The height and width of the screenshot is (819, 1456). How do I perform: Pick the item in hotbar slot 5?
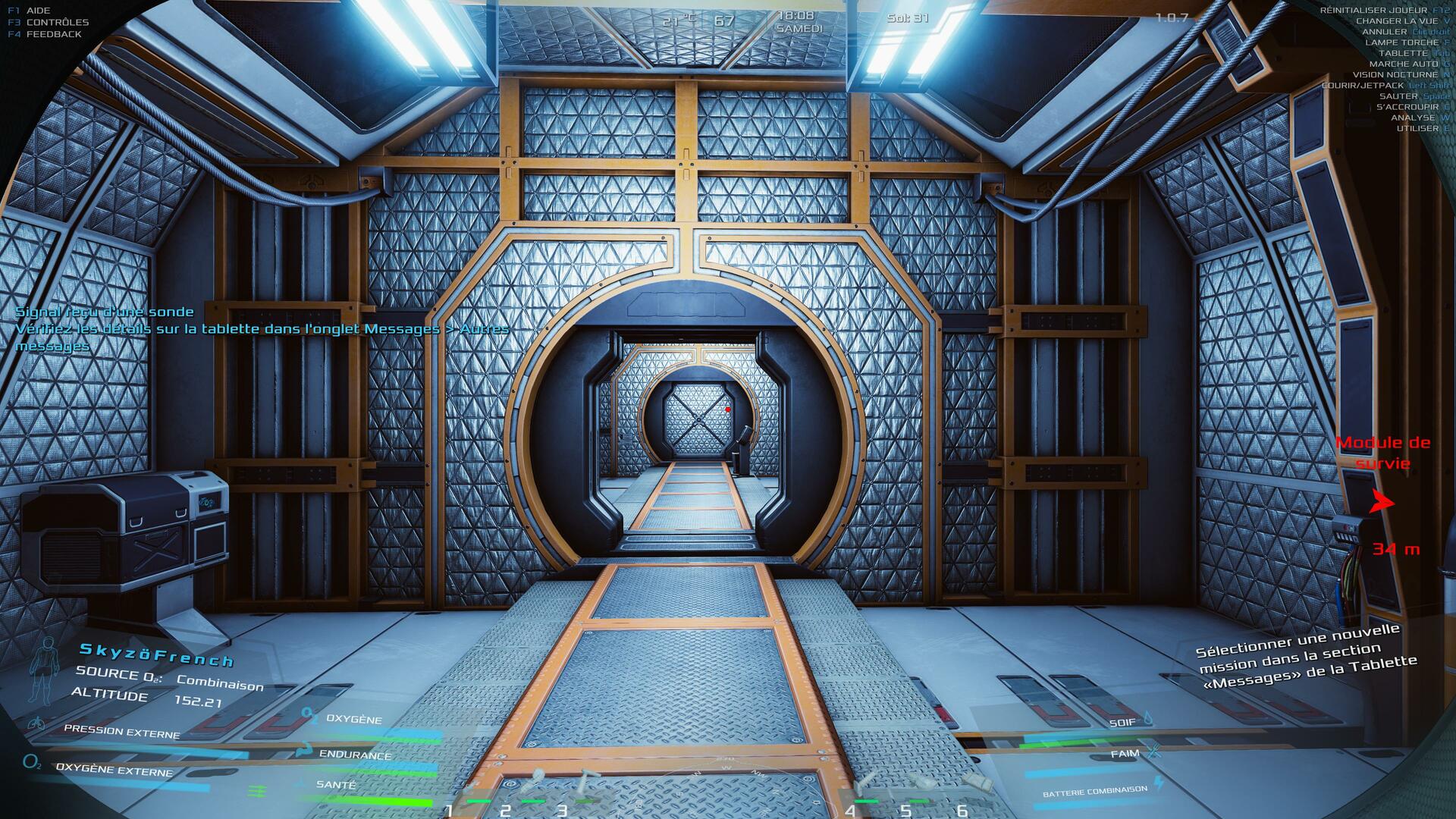pyautogui.click(x=919, y=786)
